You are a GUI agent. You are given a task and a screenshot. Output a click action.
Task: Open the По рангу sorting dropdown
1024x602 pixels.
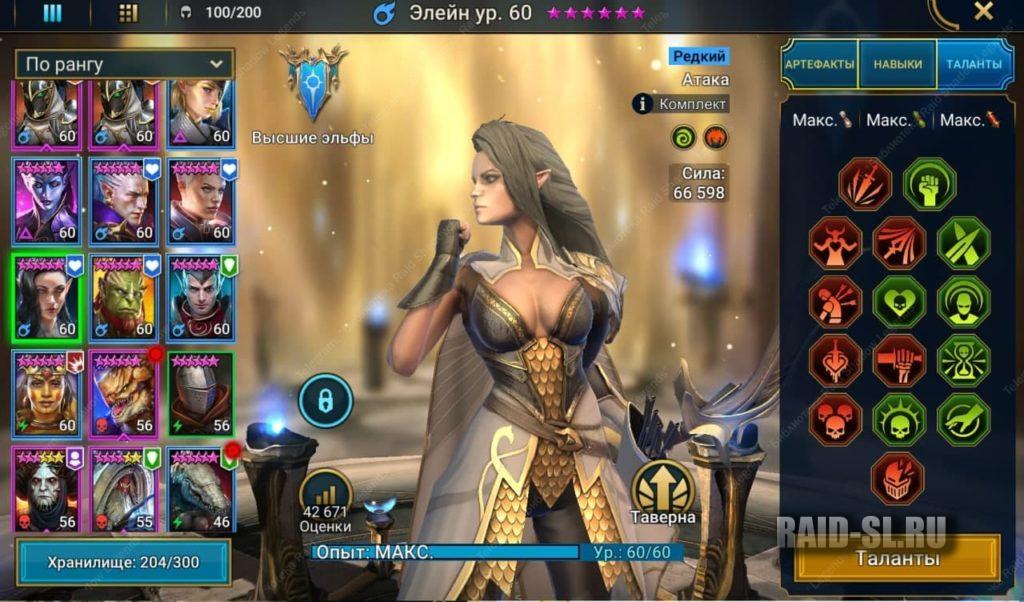pos(124,64)
